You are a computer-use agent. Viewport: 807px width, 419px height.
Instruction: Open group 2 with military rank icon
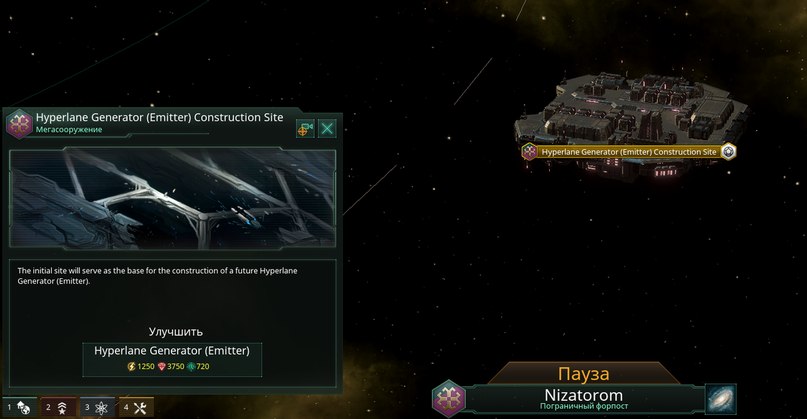[58, 407]
